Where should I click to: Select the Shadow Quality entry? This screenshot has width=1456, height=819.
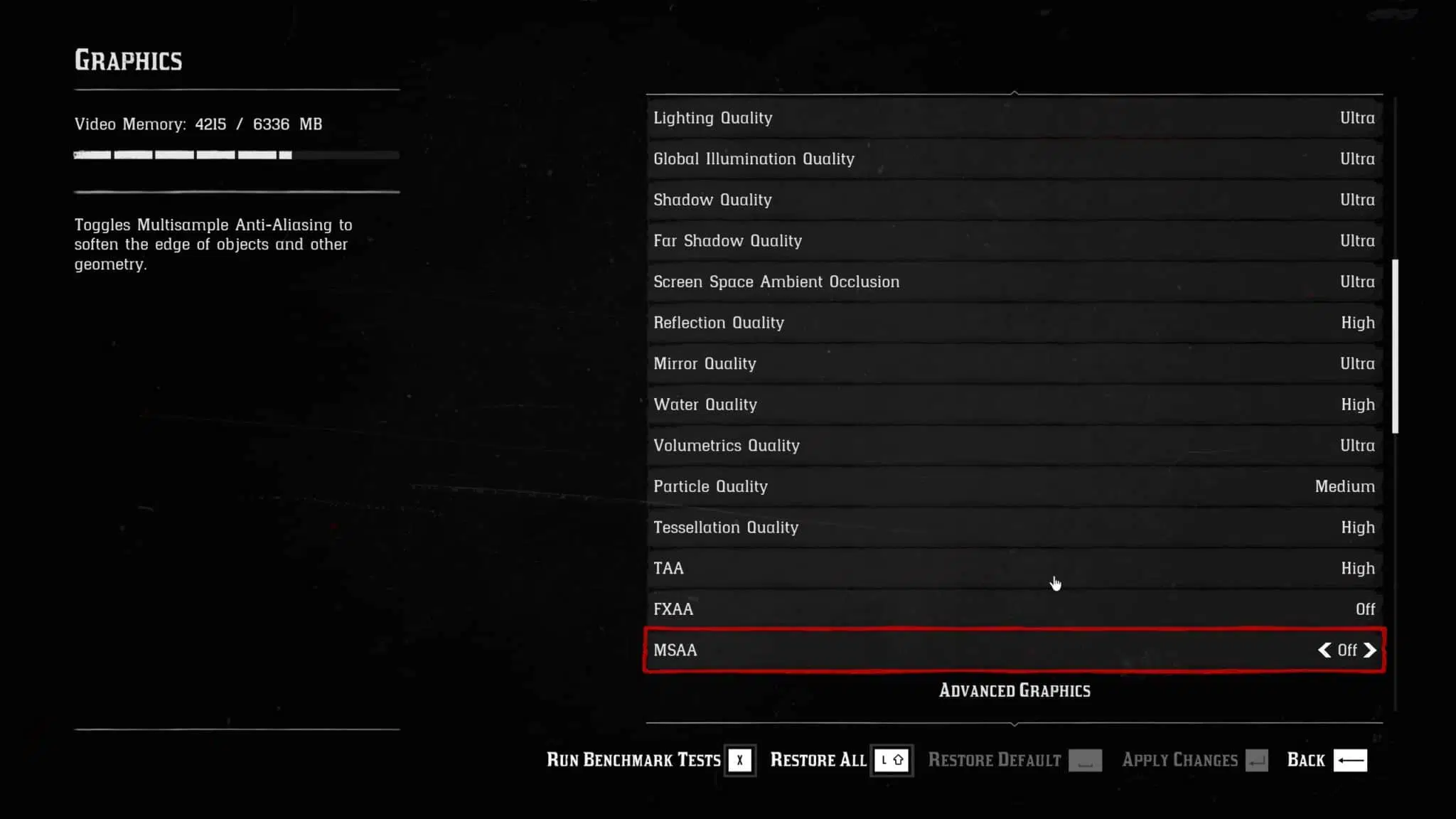pos(1013,200)
